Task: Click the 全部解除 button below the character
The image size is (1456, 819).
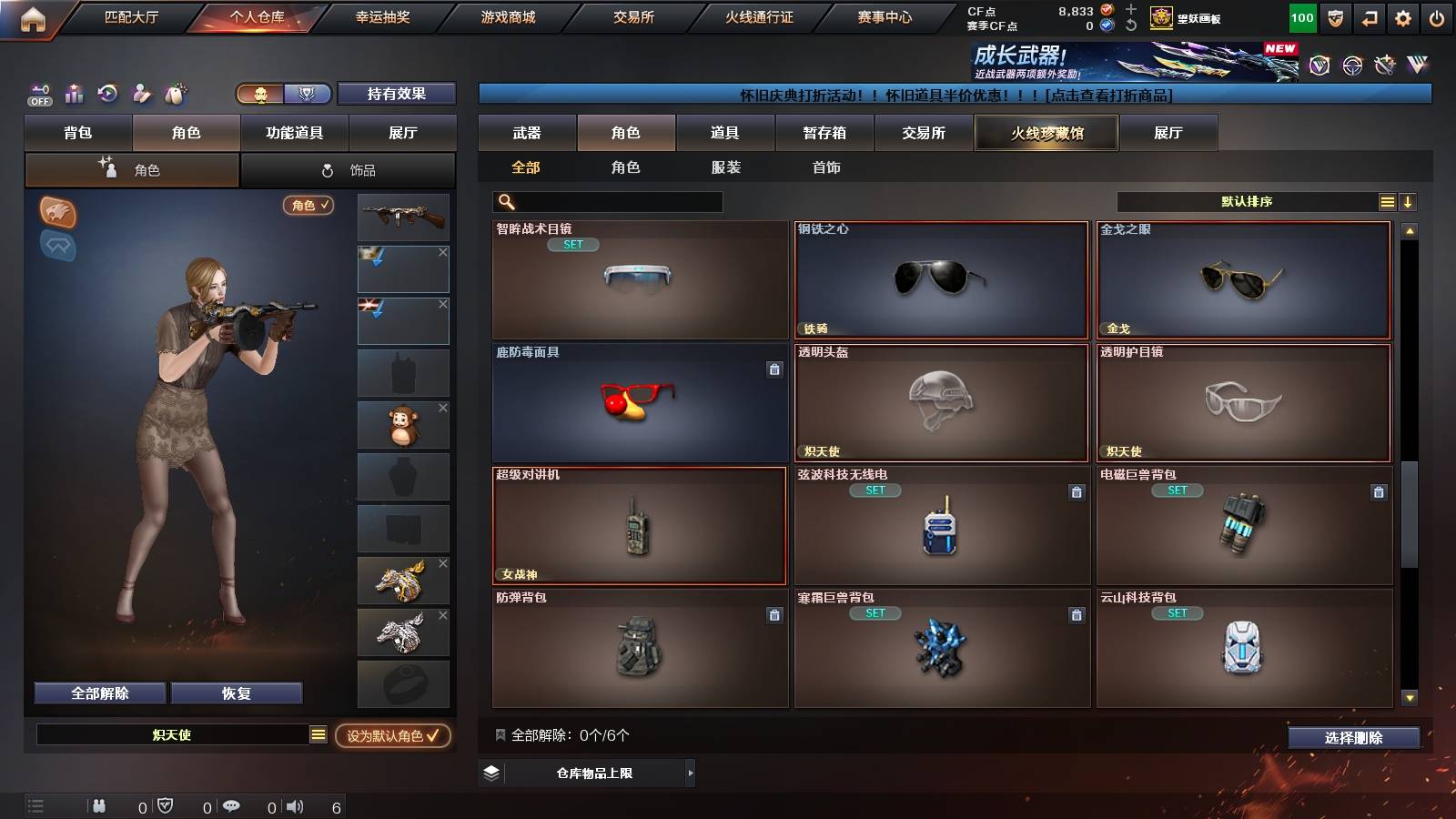Action: pos(98,693)
